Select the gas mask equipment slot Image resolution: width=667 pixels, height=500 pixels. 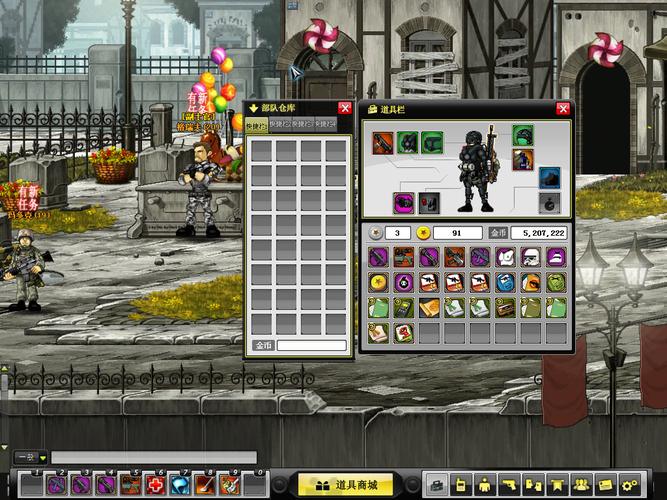[408, 142]
